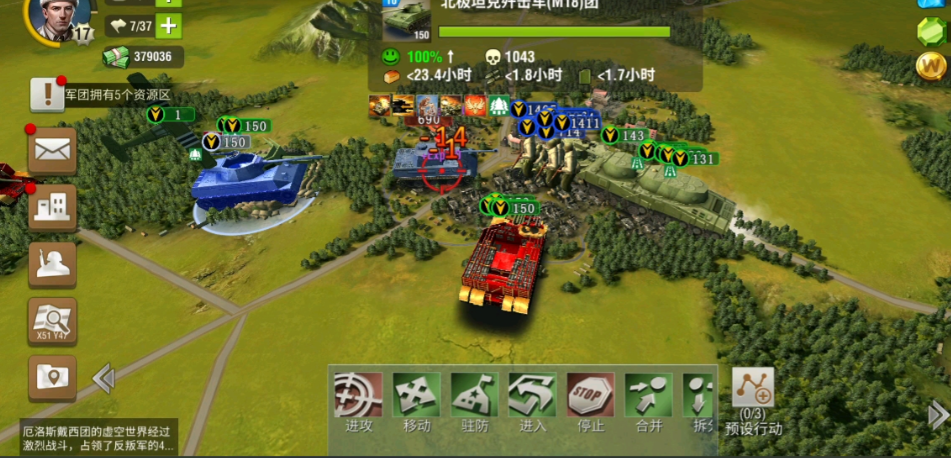This screenshot has height=458, width=951.
Task: Open the exclamation alert notification
Action: point(46,94)
